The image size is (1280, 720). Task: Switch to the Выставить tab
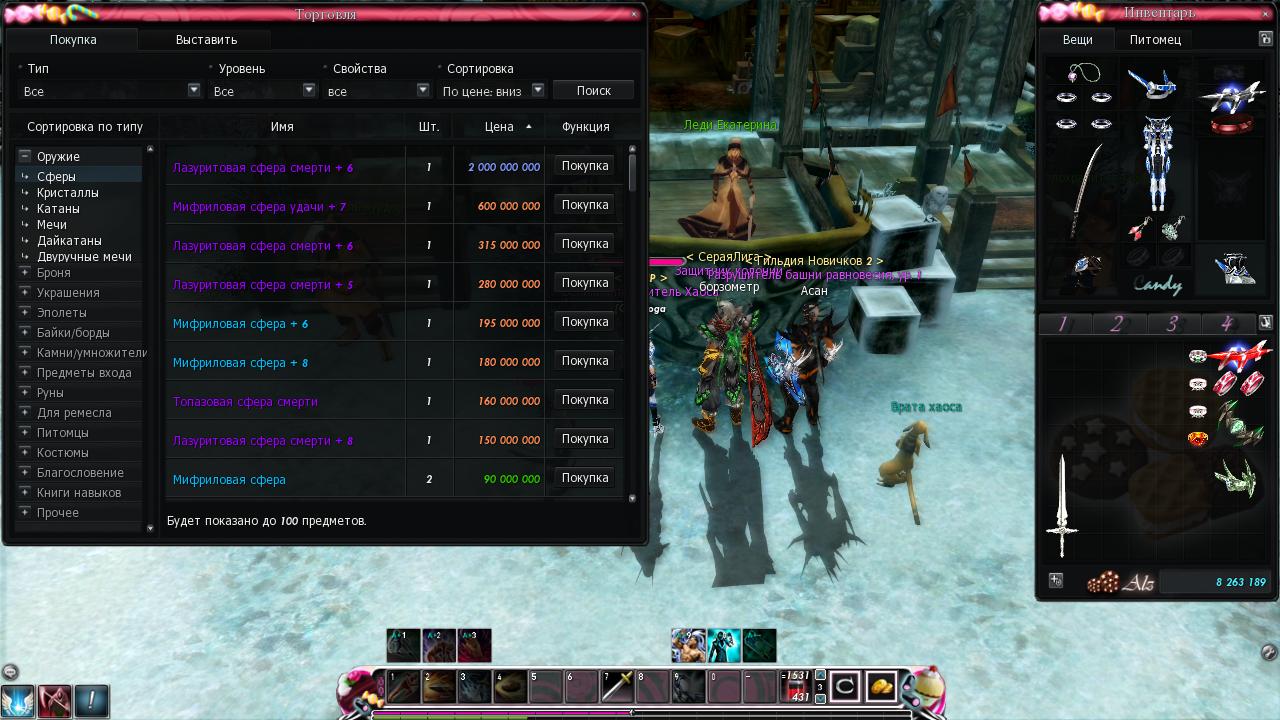[x=206, y=40]
